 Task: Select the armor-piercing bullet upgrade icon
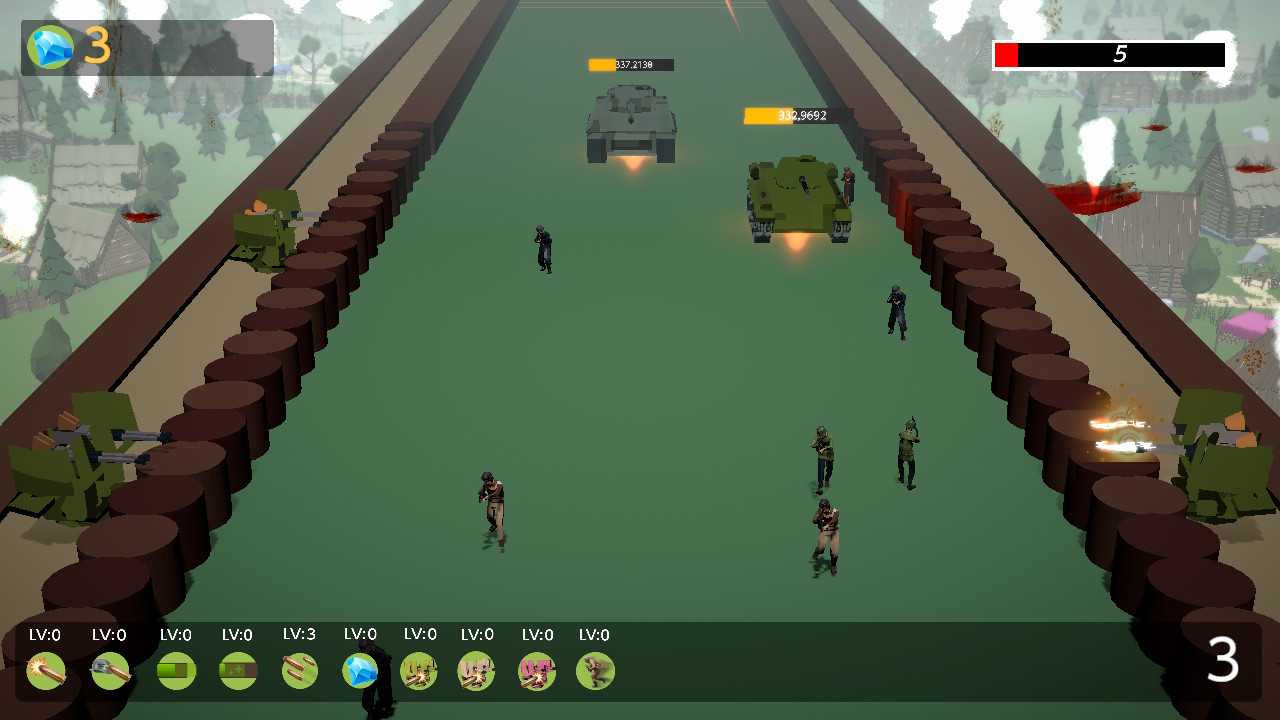[x=110, y=671]
